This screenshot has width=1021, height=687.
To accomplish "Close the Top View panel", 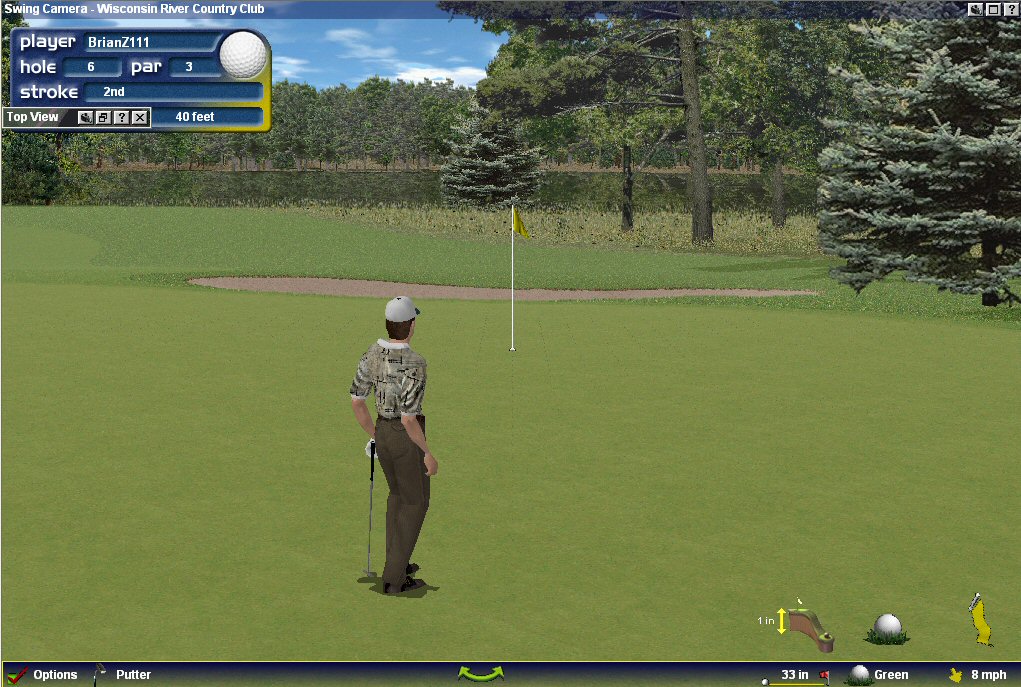I will pyautogui.click(x=140, y=118).
